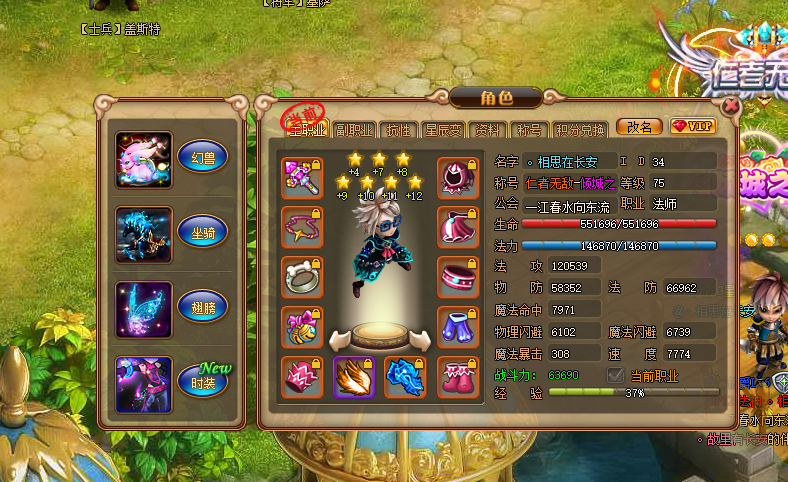Click the 坐骑 mount button
The image size is (788, 482).
[x=202, y=231]
